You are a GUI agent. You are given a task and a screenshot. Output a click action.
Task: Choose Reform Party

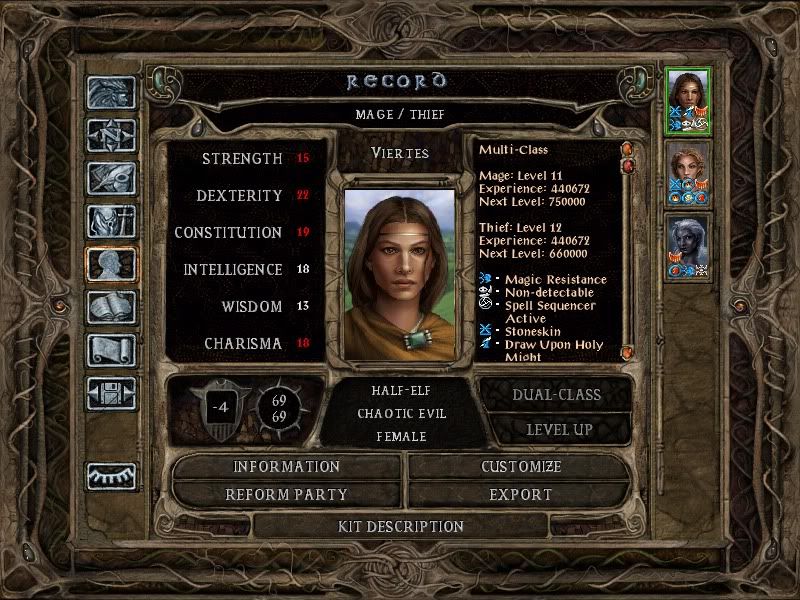[286, 494]
